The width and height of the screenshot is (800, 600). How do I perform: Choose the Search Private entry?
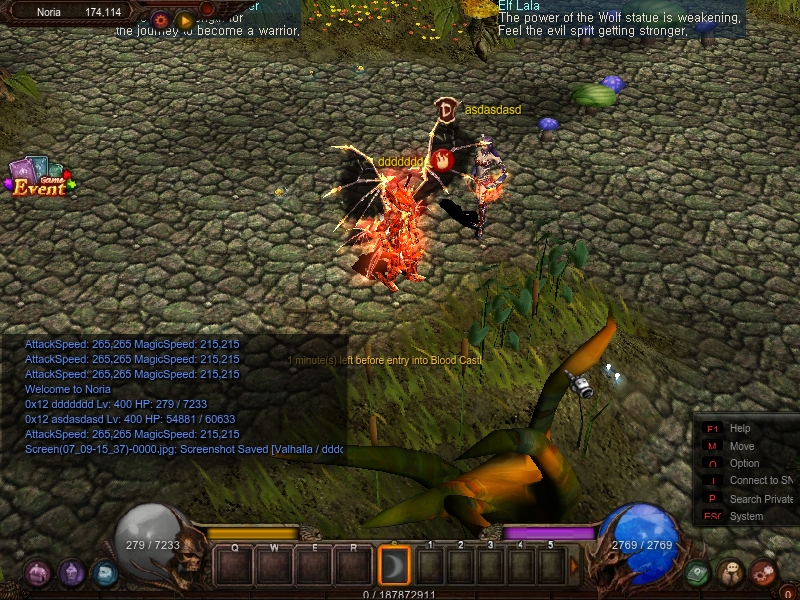point(760,499)
